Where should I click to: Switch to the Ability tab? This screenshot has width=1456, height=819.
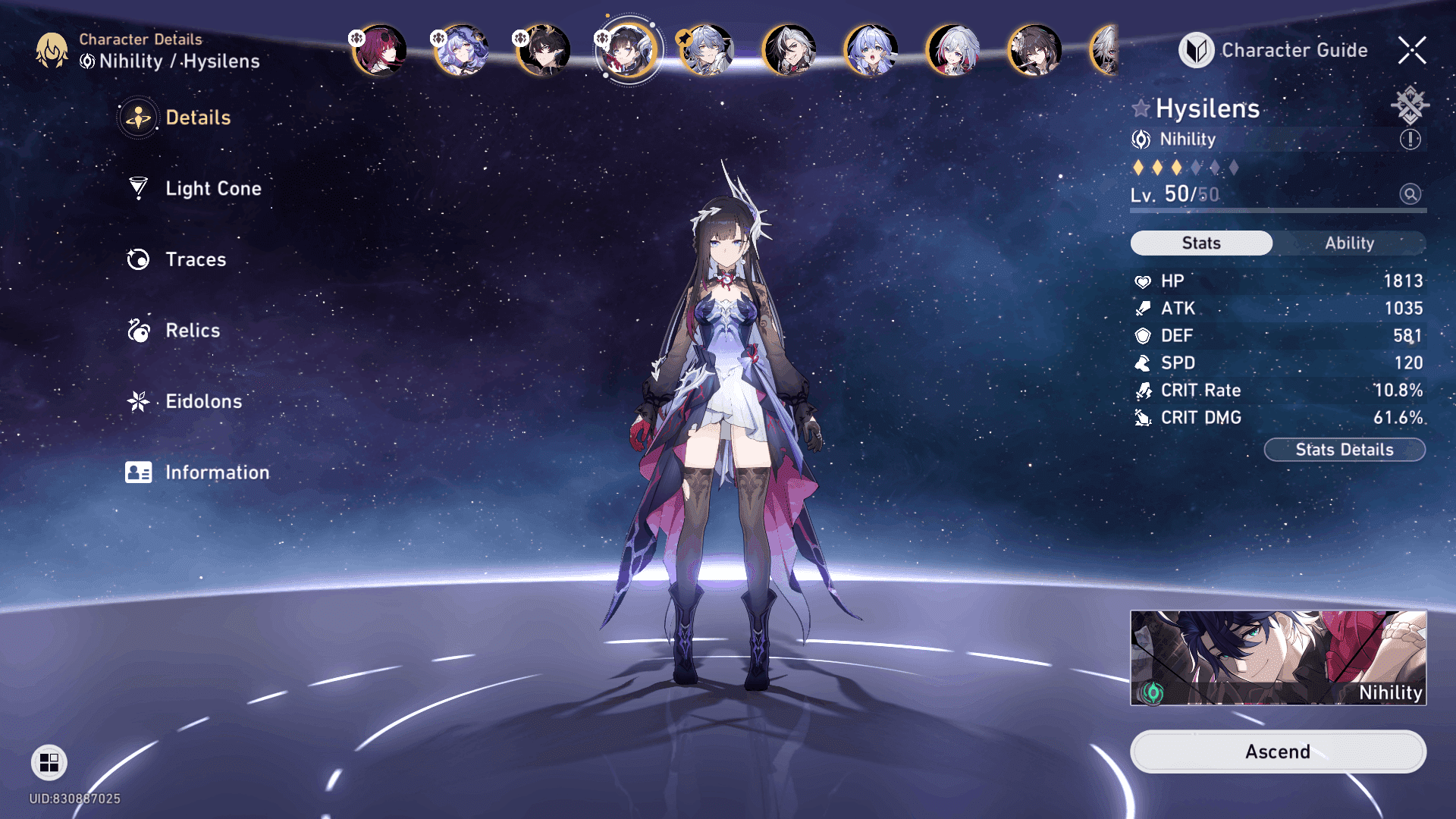[1349, 243]
